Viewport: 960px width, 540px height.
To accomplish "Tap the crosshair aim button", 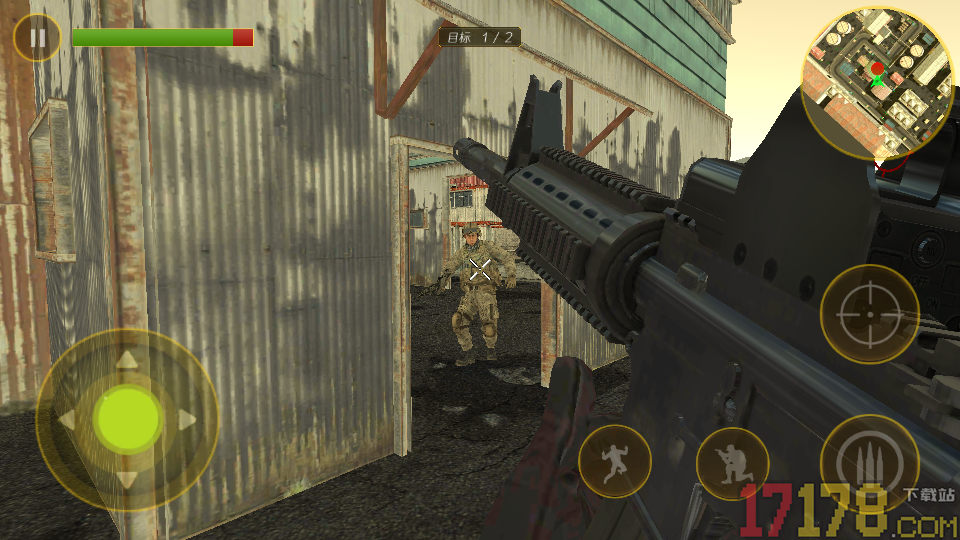I will click(x=869, y=314).
